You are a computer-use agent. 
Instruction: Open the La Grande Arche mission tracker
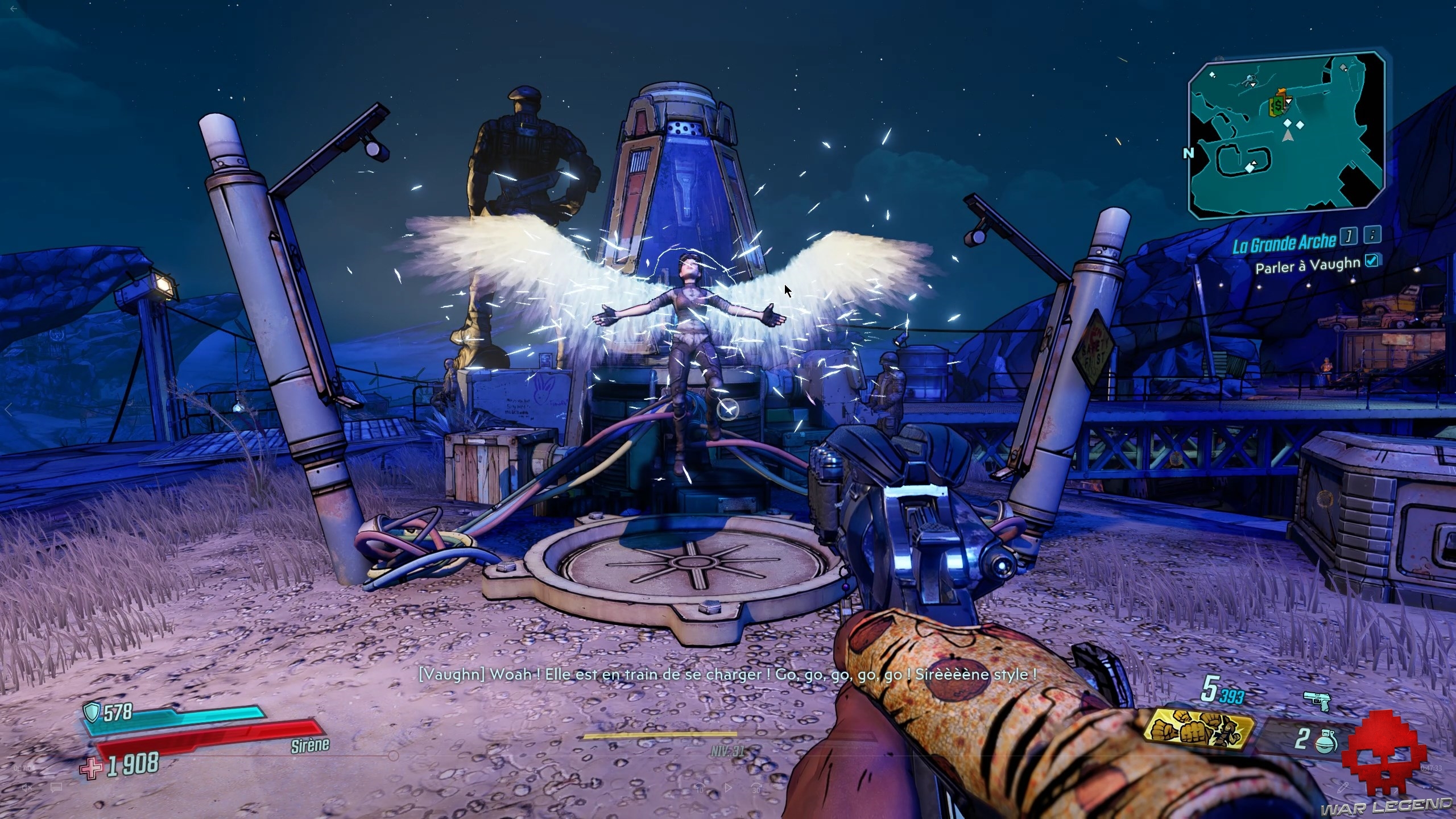click(x=1284, y=243)
